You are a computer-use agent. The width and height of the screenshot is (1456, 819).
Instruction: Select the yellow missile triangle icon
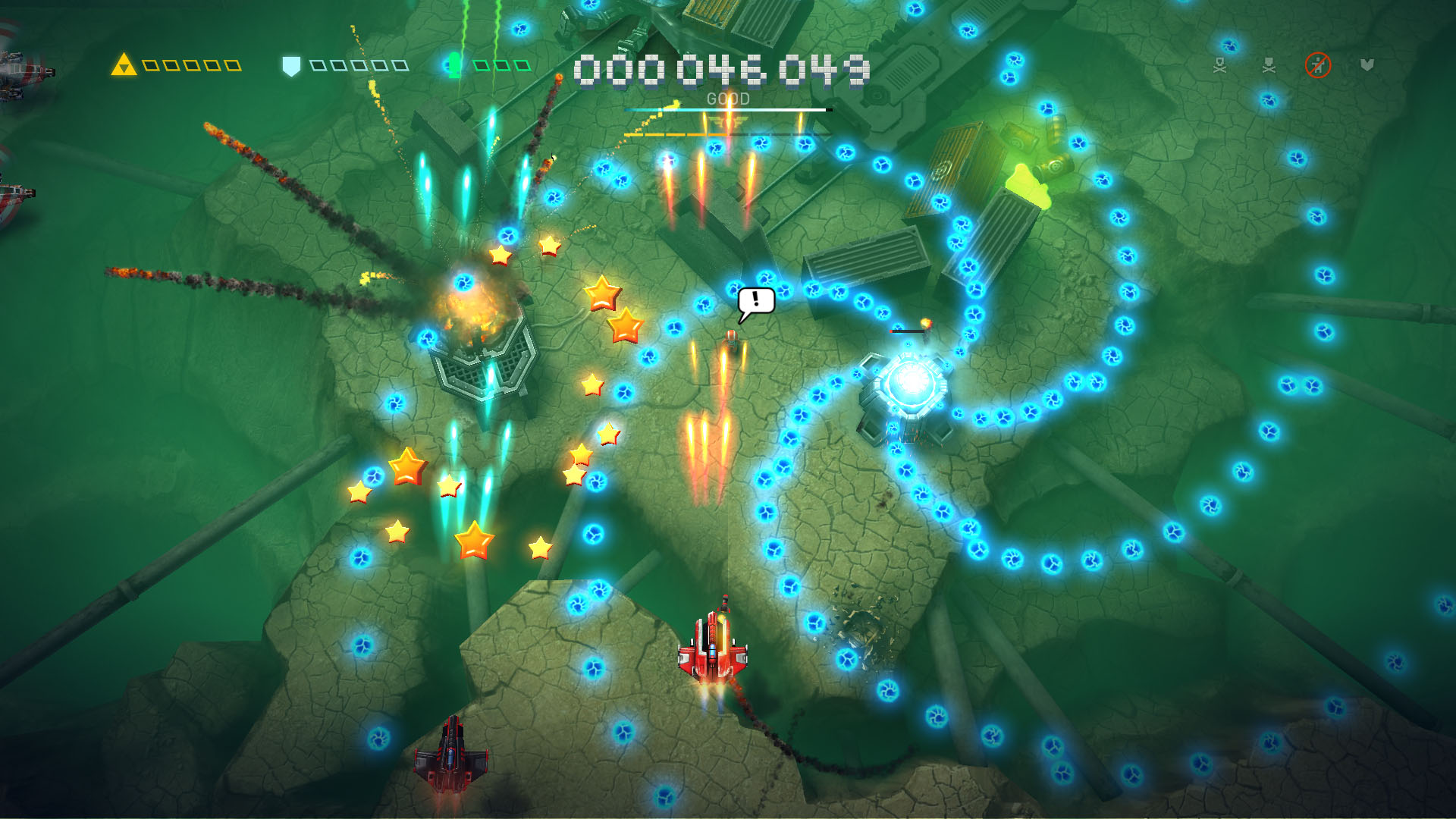[125, 64]
